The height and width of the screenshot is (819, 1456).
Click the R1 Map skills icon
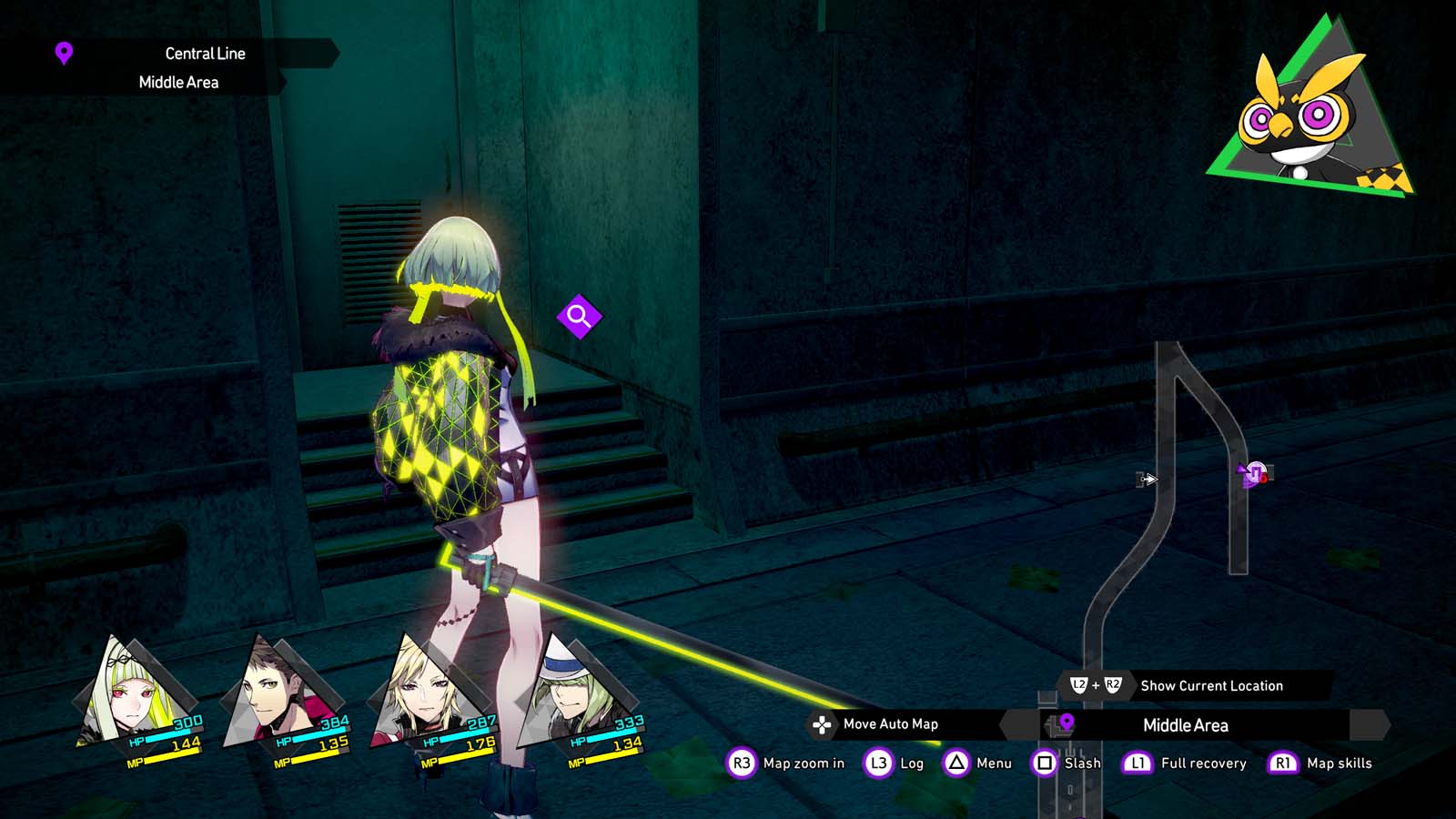point(1283,763)
